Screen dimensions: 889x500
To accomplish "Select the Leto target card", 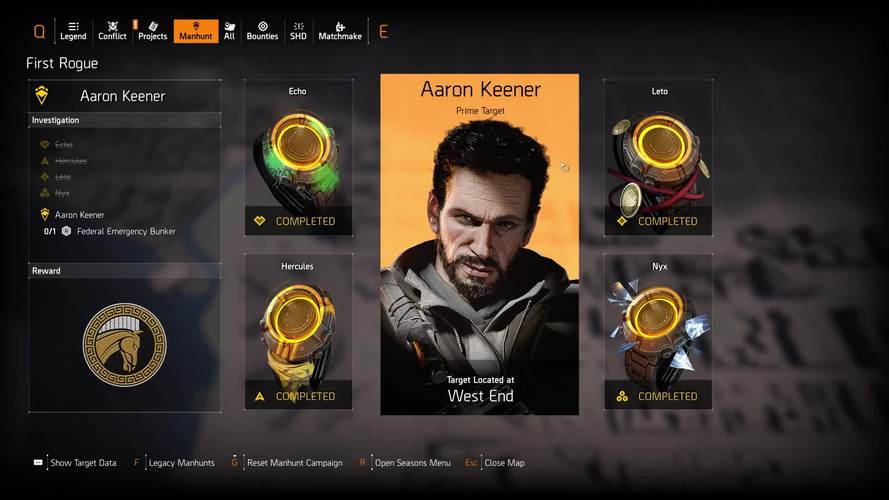I will point(658,158).
